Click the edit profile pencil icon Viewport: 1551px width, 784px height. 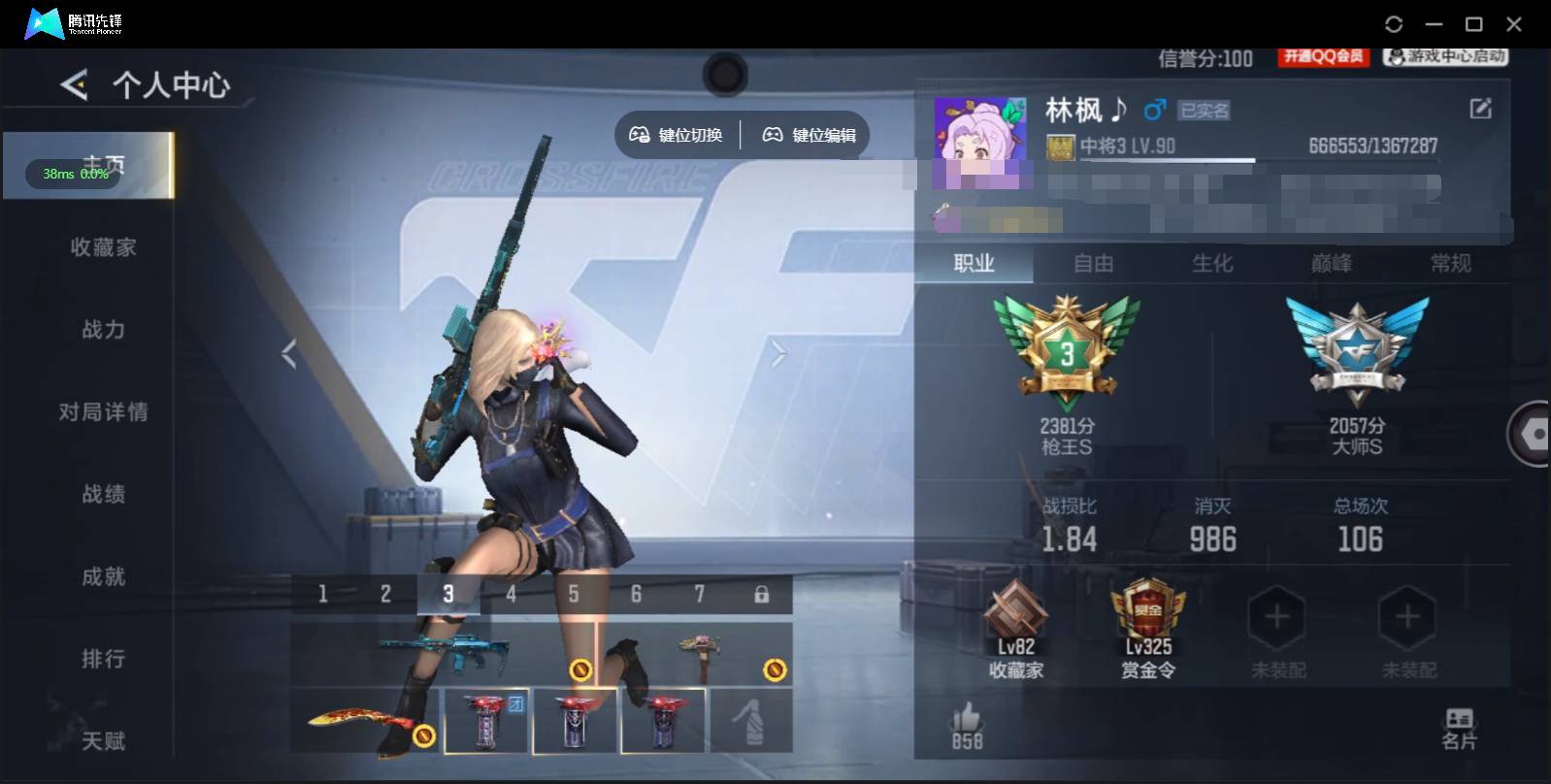pyautogui.click(x=1479, y=107)
